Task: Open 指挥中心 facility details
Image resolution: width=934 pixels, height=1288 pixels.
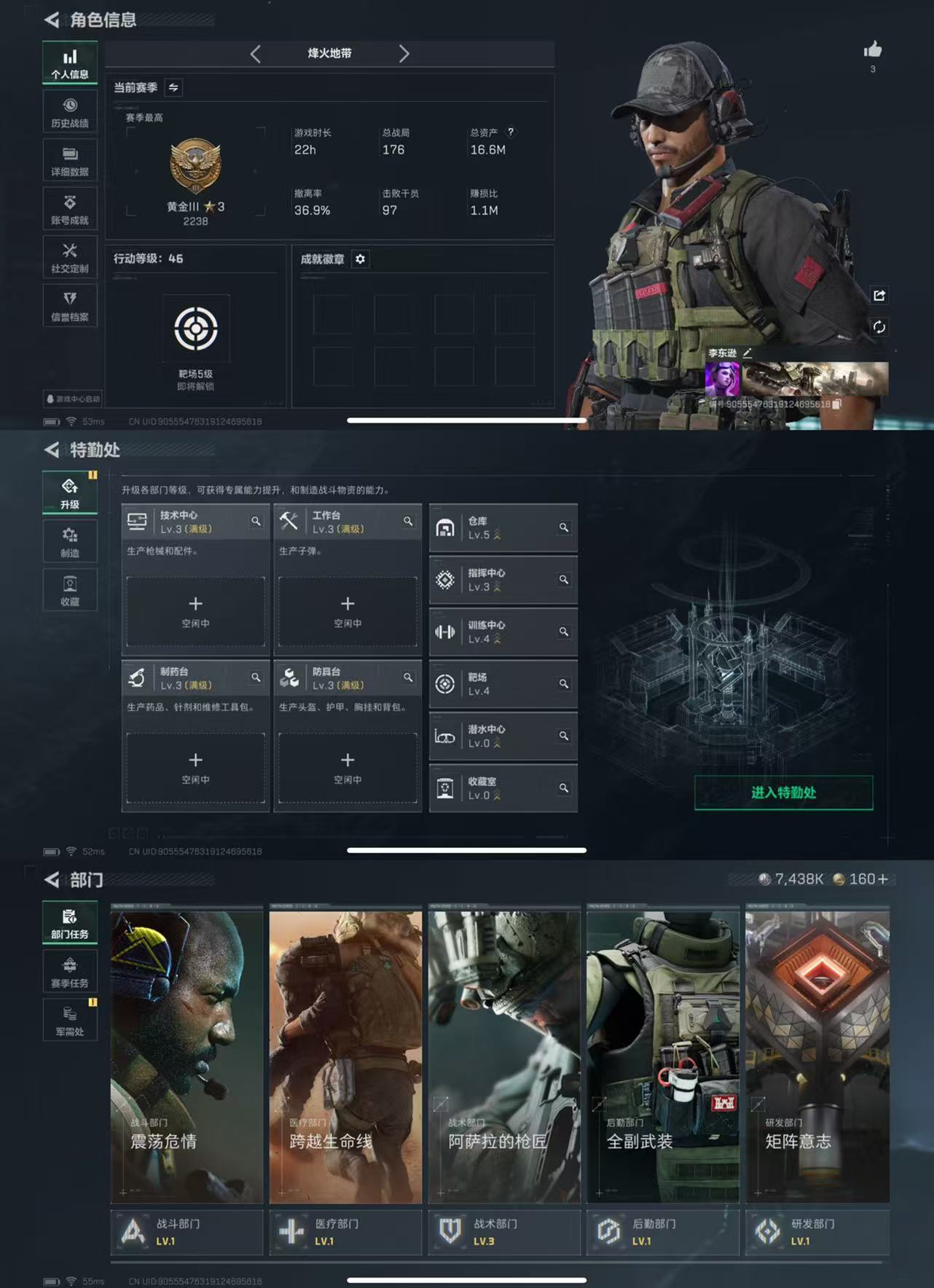Action: [x=503, y=580]
